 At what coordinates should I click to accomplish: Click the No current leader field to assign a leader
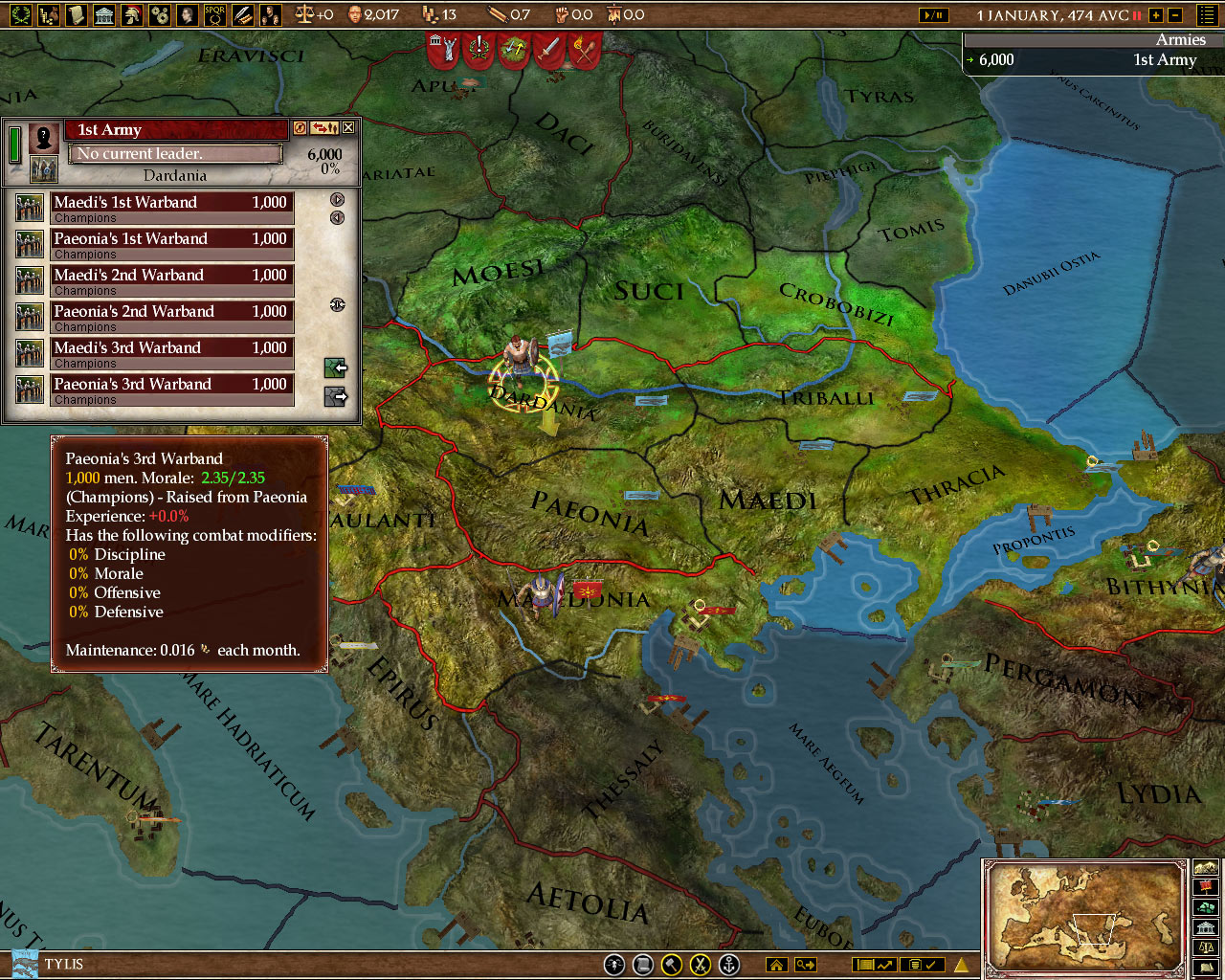pyautogui.click(x=176, y=153)
